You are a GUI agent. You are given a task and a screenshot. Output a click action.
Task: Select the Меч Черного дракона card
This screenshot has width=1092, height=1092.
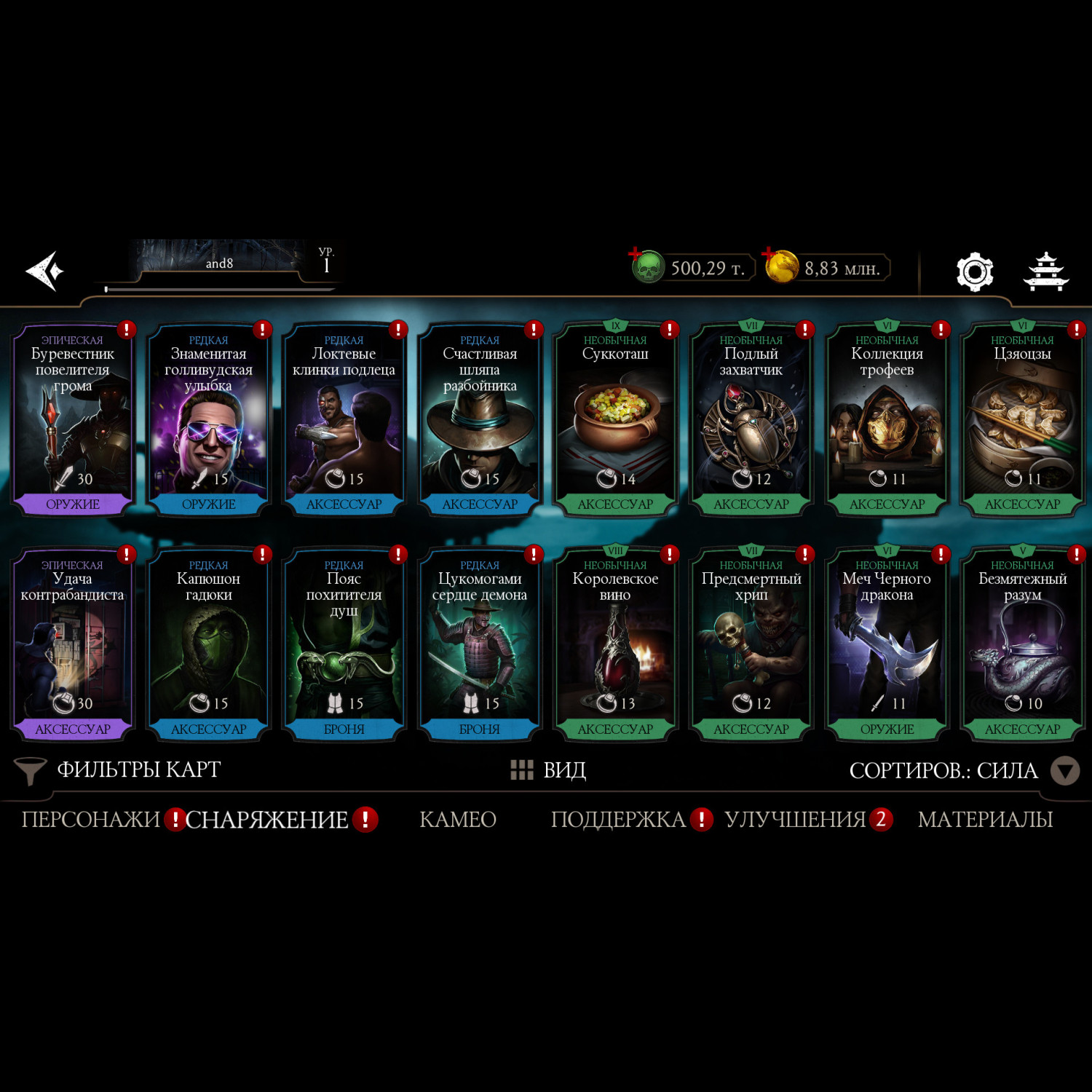coord(887,645)
